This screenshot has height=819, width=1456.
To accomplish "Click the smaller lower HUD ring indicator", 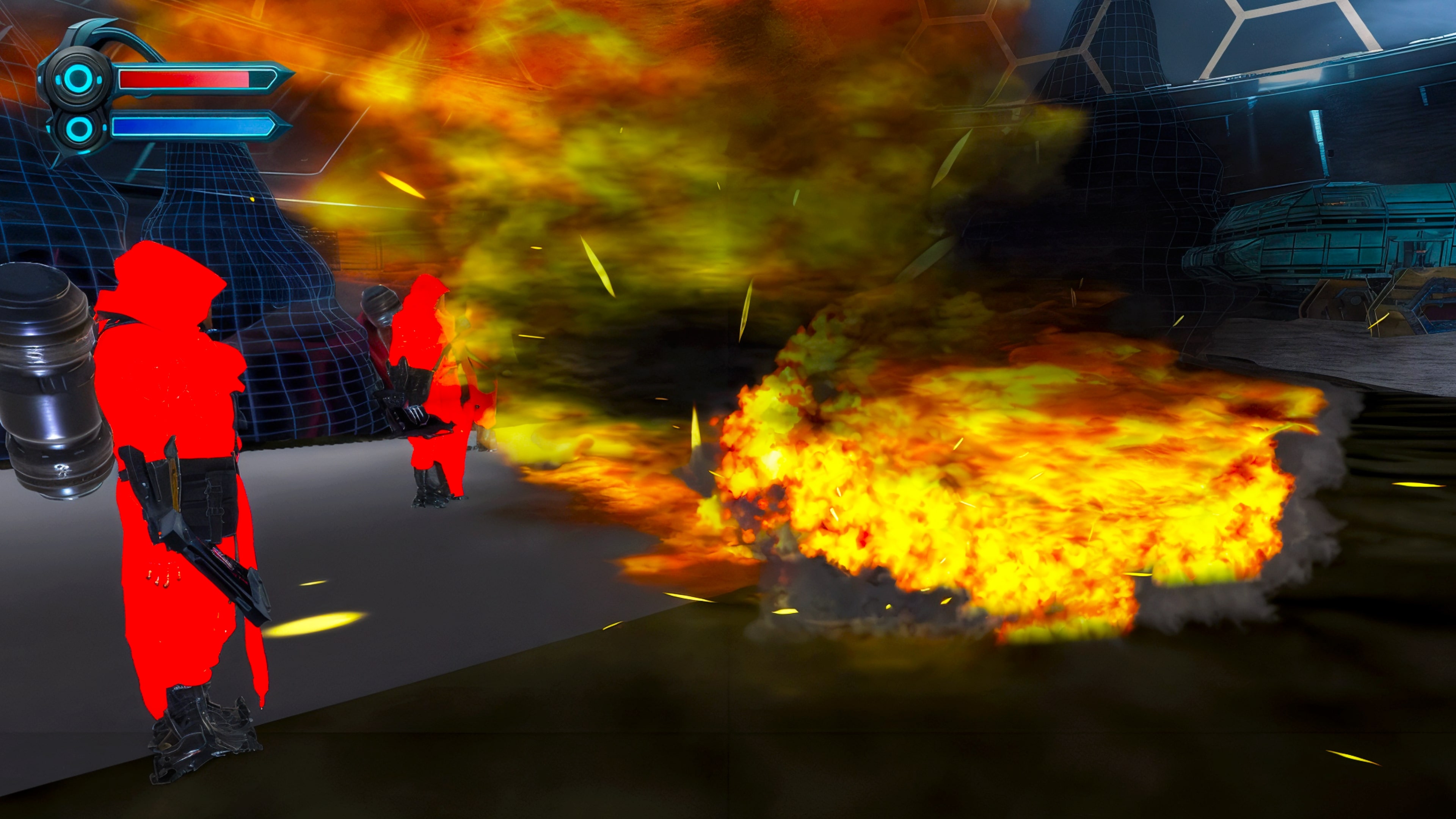I will (77, 129).
